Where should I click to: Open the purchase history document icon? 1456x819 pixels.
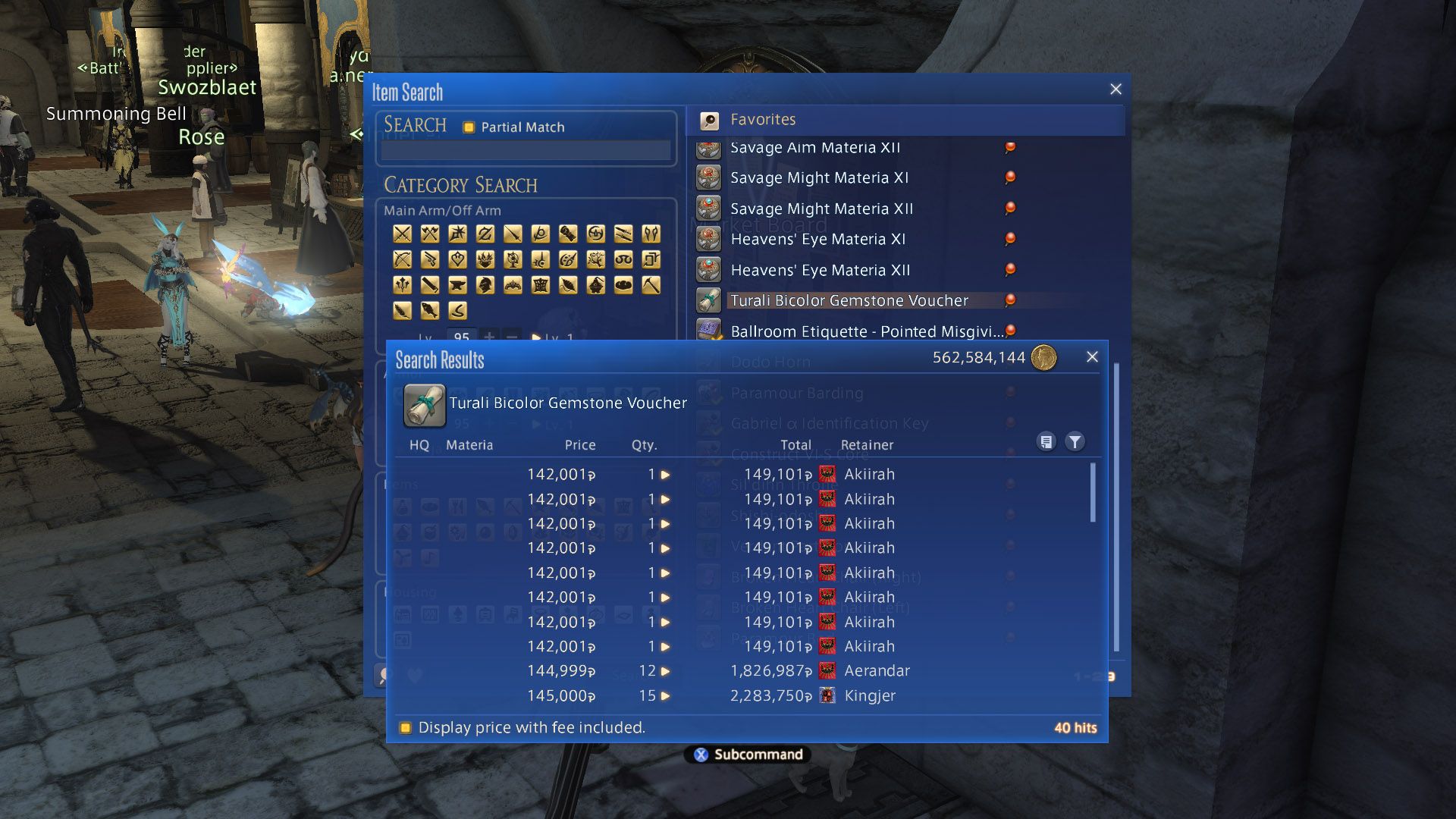pyautogui.click(x=1047, y=441)
